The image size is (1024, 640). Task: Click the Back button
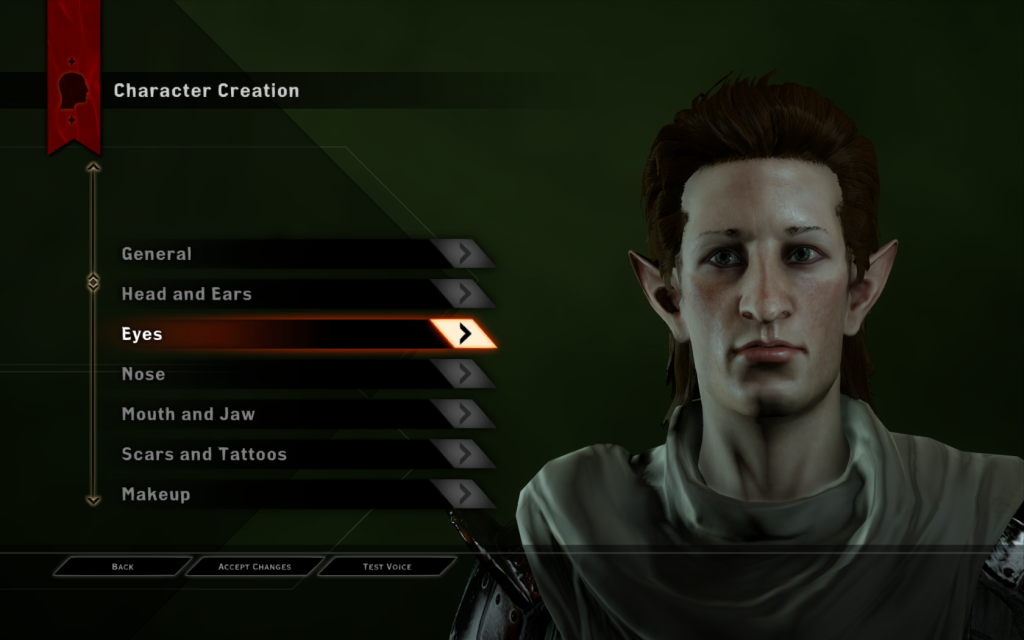tap(122, 567)
